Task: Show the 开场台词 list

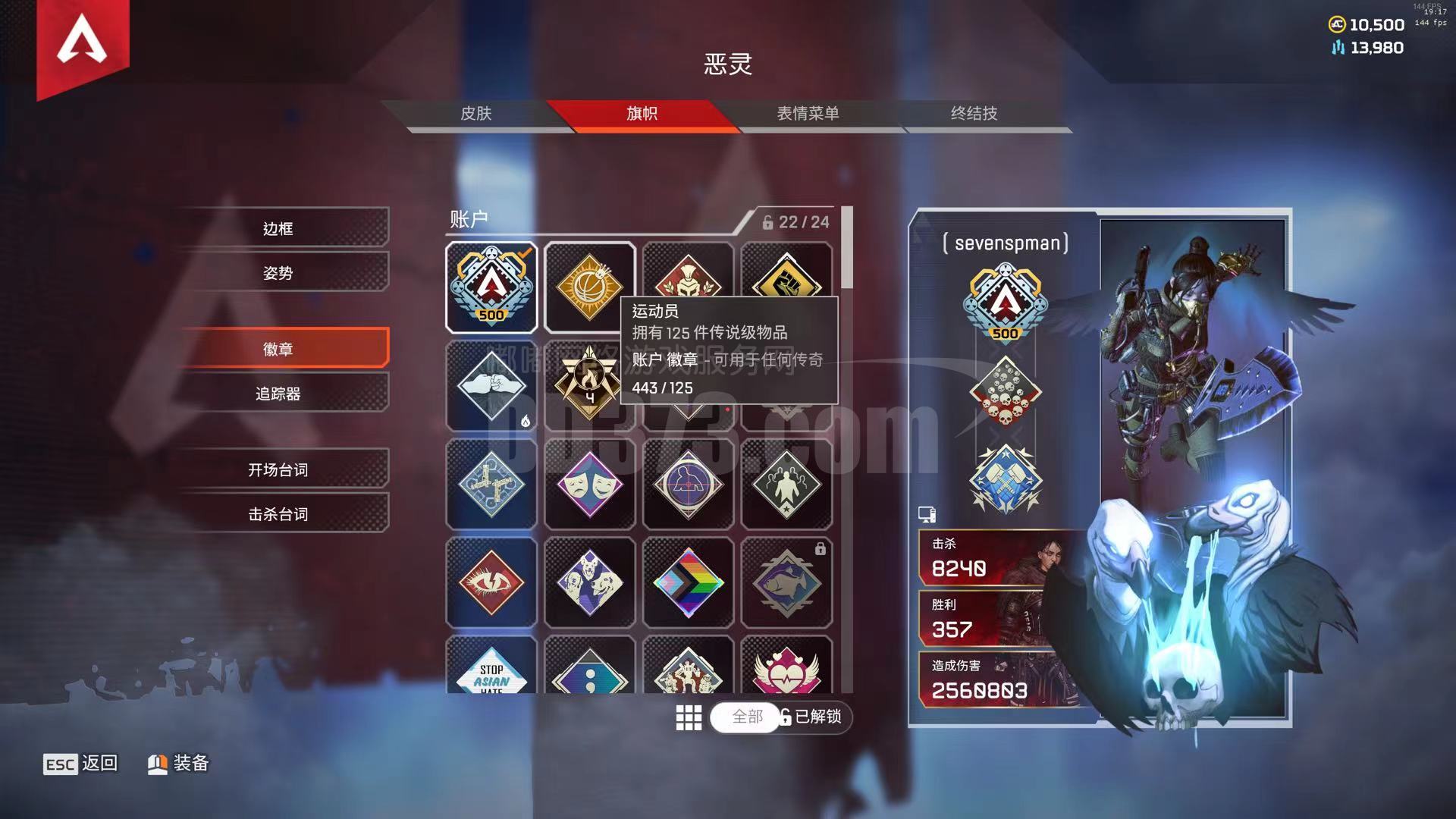Action: tap(278, 469)
